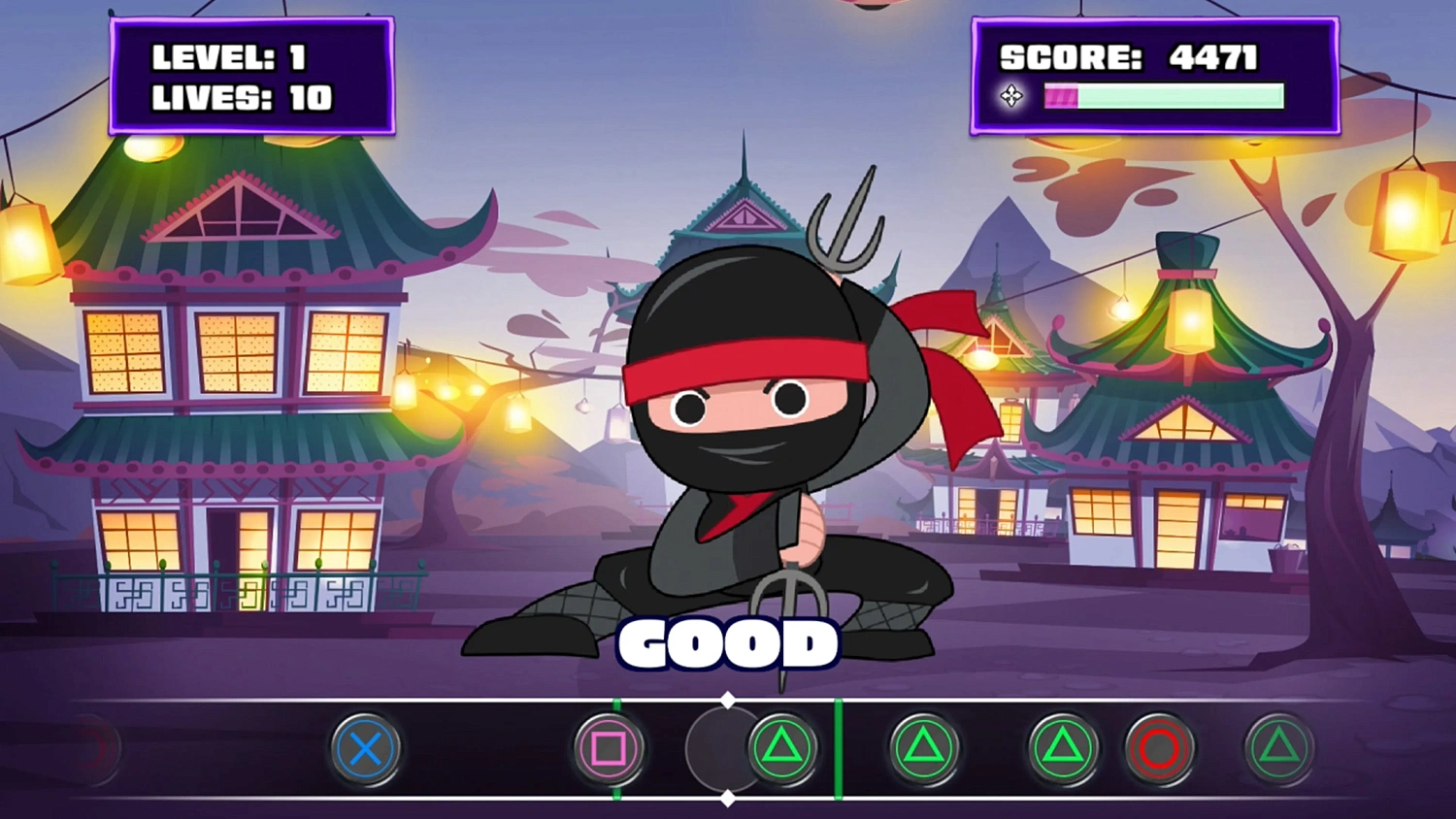Click the GOOD rating text

[x=728, y=642]
